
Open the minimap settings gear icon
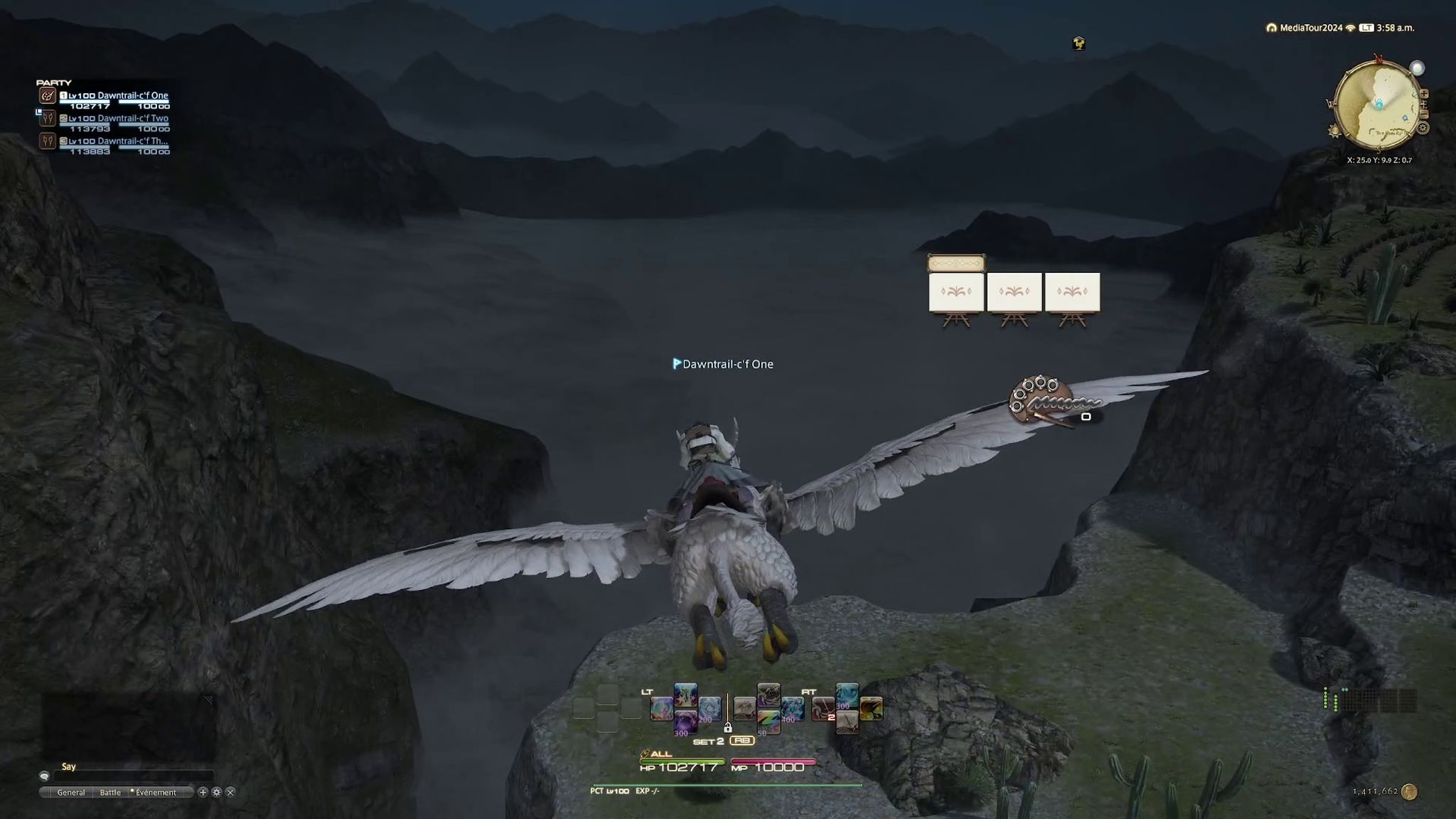[x=1423, y=127]
